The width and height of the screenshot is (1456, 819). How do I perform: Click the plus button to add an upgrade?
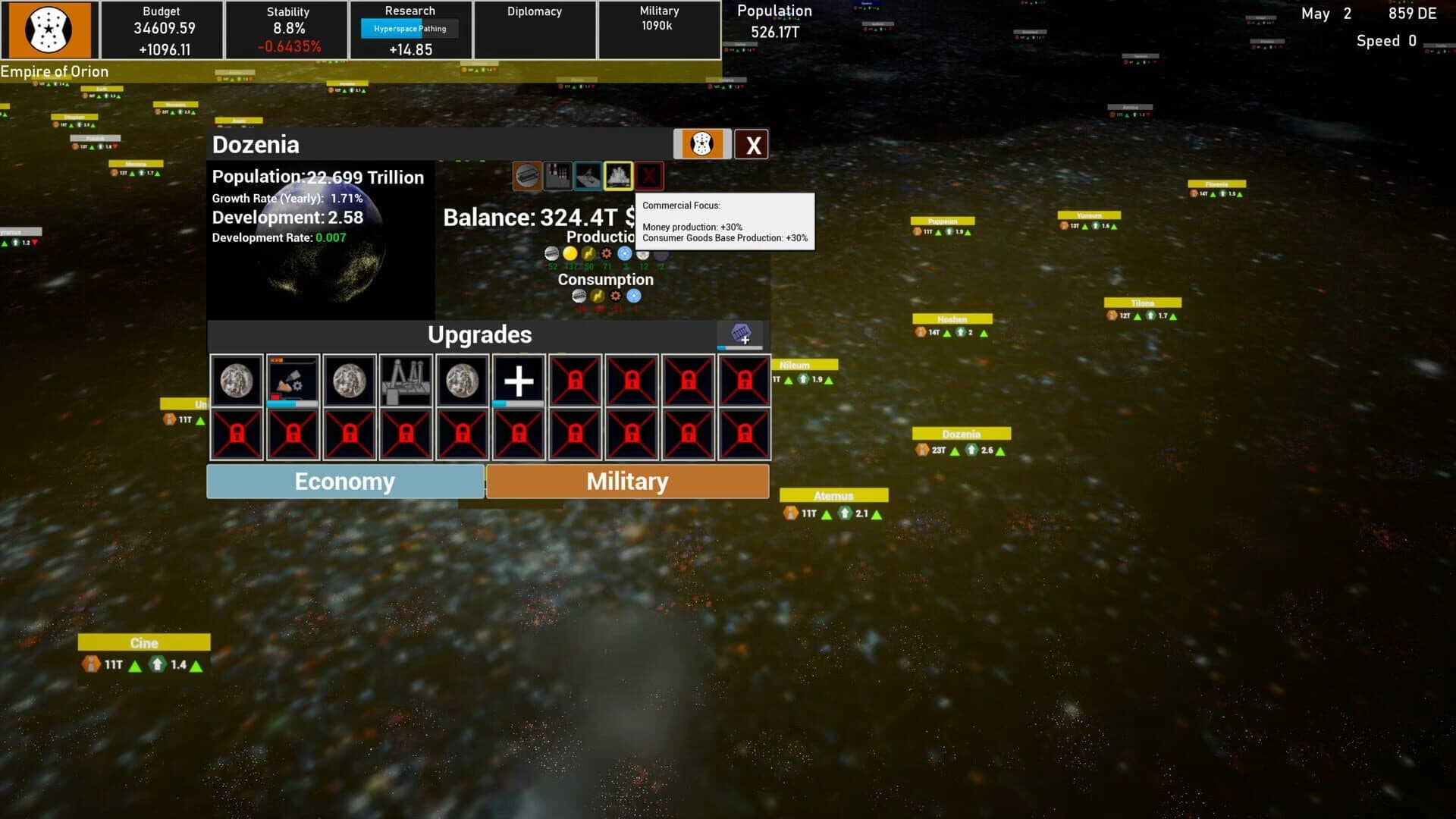pos(519,381)
